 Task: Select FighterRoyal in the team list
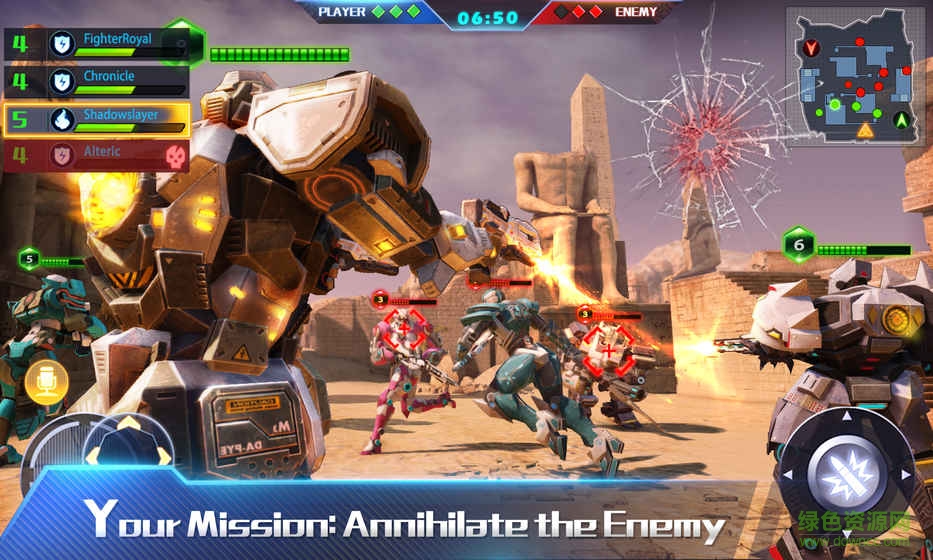tap(97, 45)
